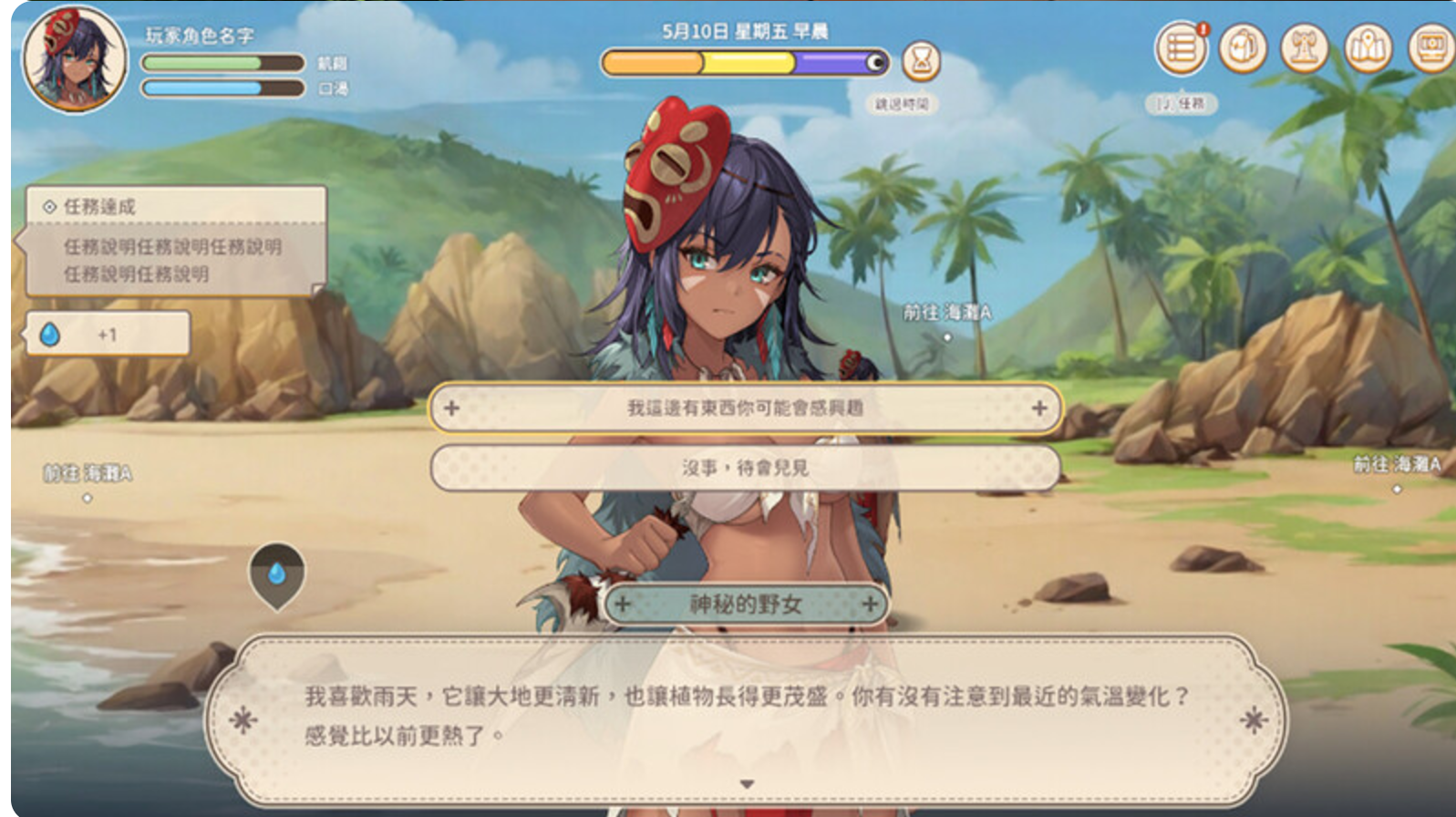Click the radio tower icon
Viewport: 1456px width, 817px height.
[1304, 48]
